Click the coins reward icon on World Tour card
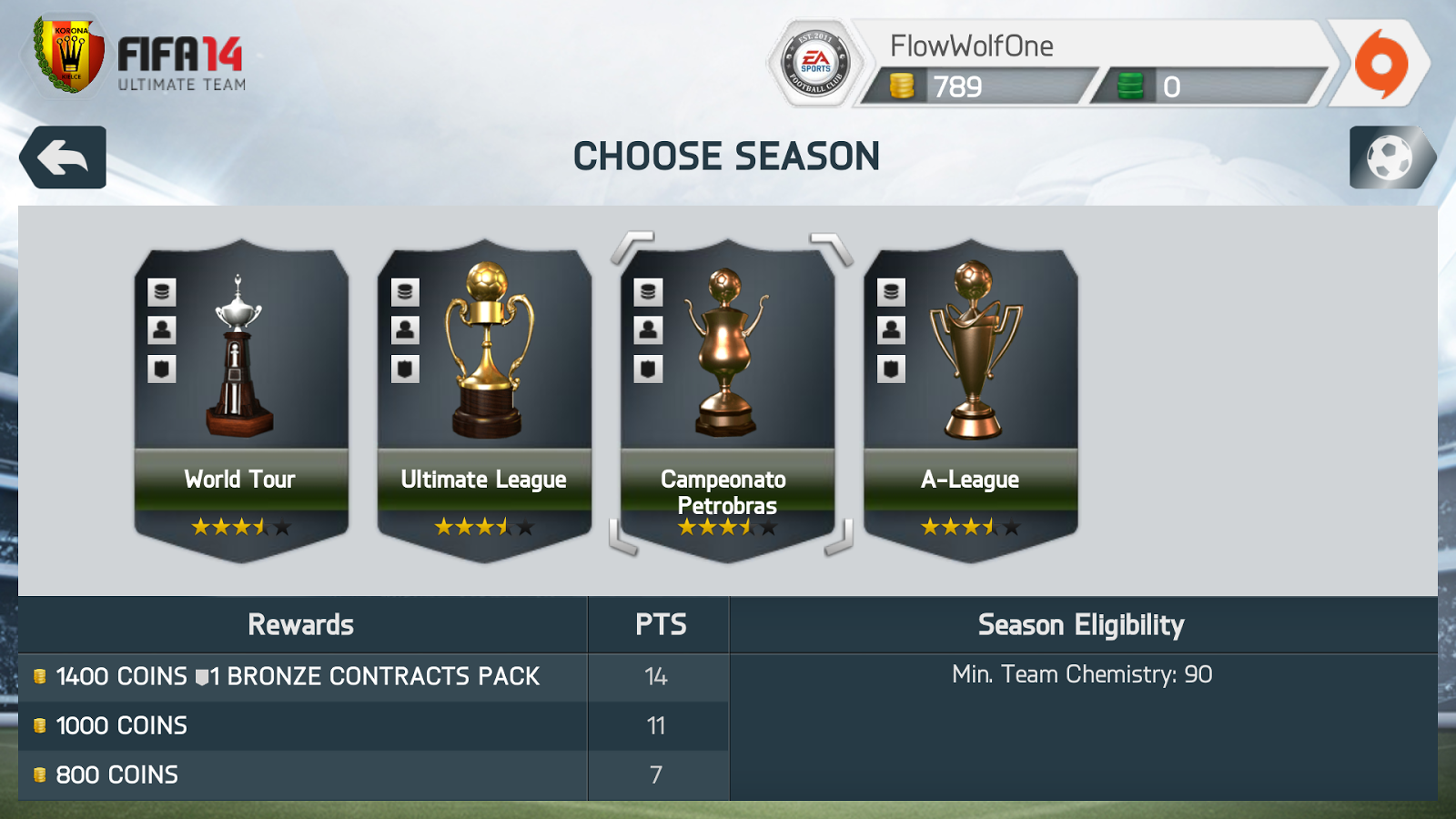Image resolution: width=1456 pixels, height=819 pixels. [161, 291]
